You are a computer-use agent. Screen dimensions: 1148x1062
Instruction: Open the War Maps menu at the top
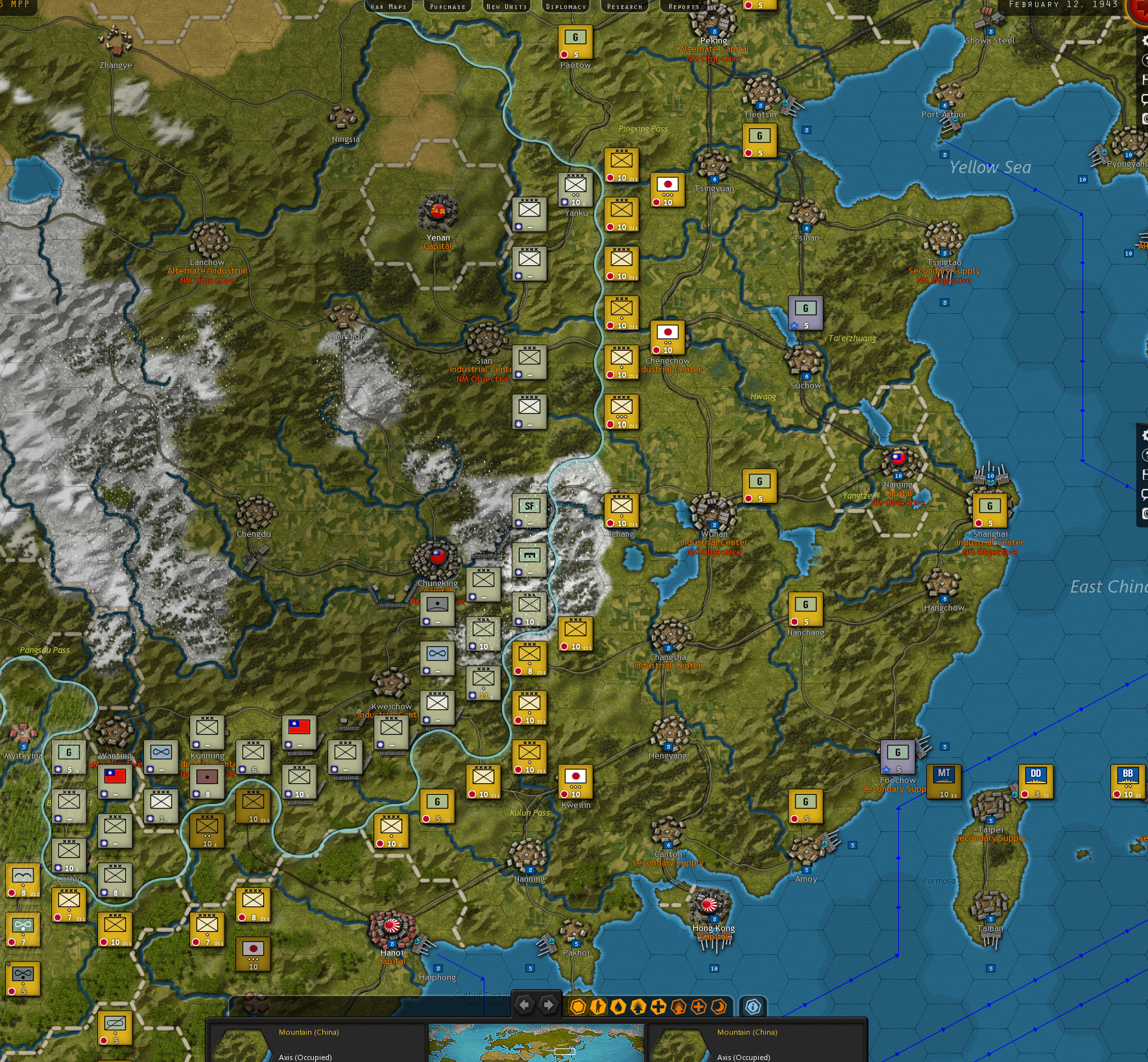[x=388, y=6]
